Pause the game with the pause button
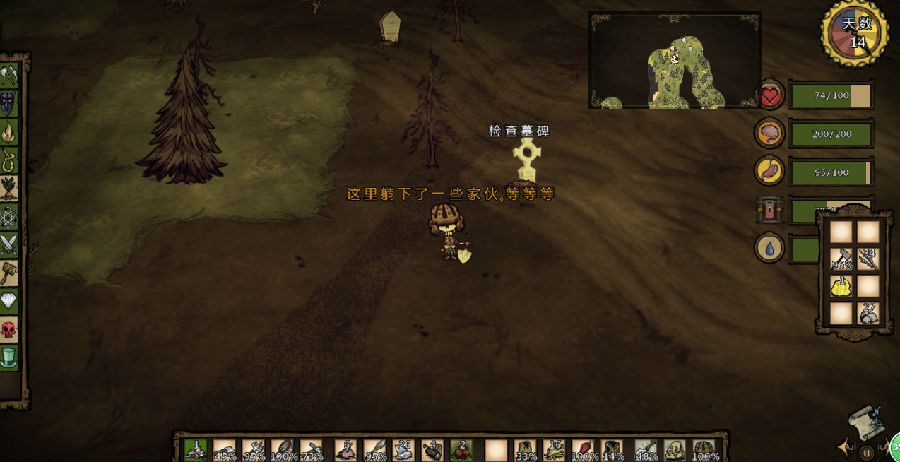900x462 pixels. (x=867, y=452)
